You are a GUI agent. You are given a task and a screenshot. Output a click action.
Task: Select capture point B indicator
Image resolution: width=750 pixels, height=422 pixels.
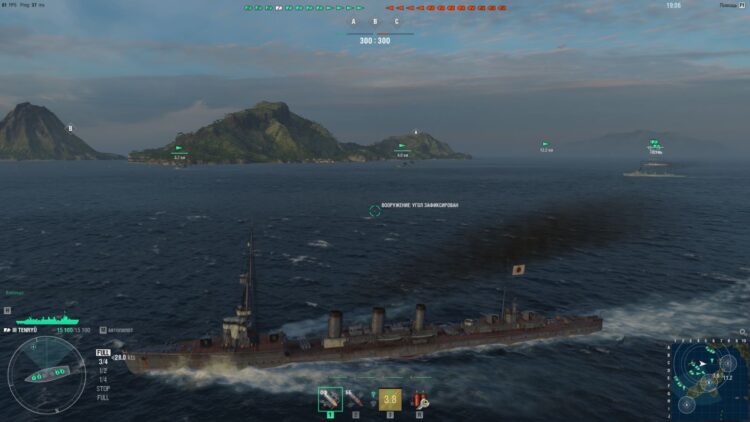click(x=375, y=21)
